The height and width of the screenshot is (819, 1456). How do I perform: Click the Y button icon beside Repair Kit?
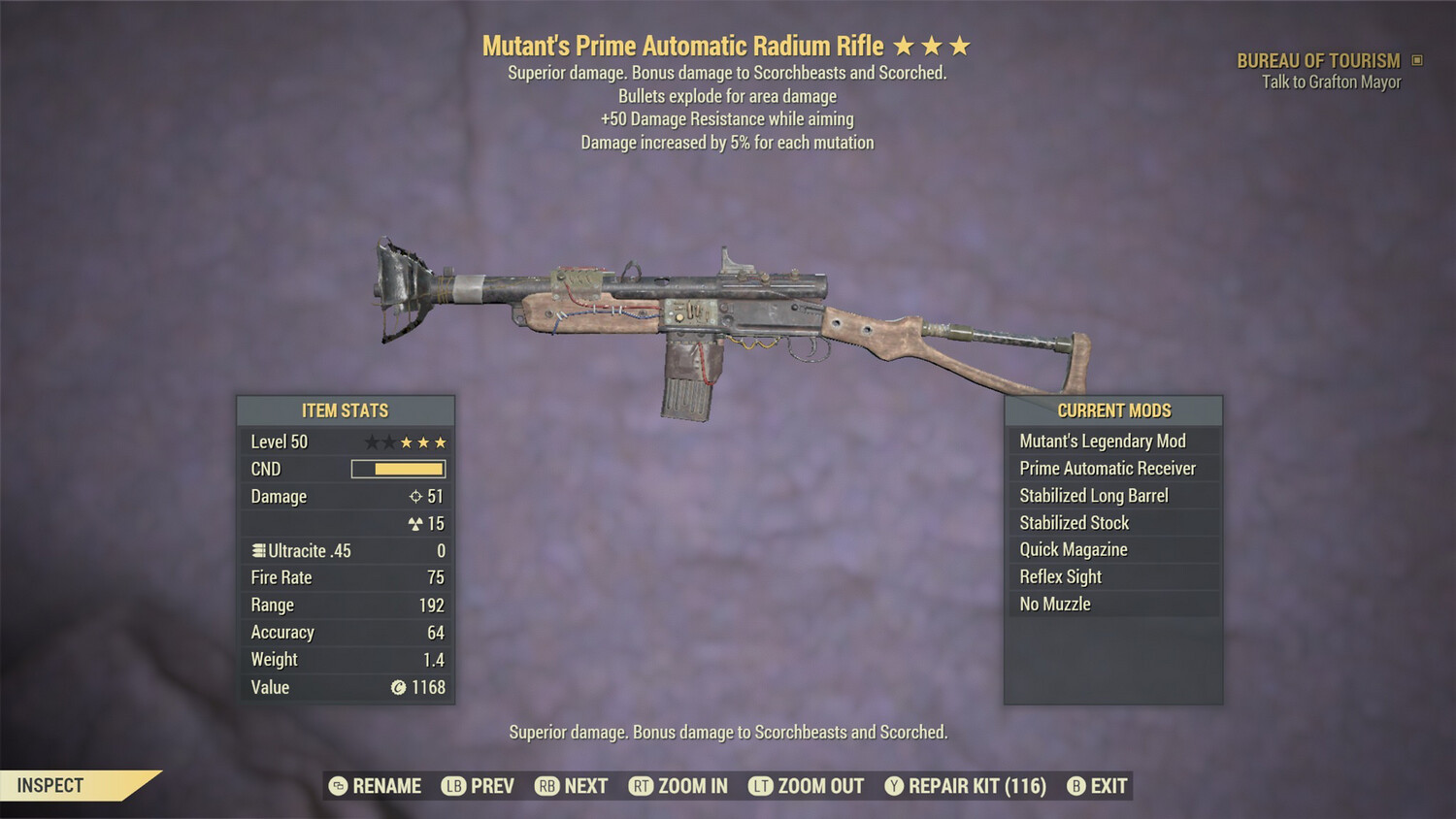pyautogui.click(x=893, y=786)
